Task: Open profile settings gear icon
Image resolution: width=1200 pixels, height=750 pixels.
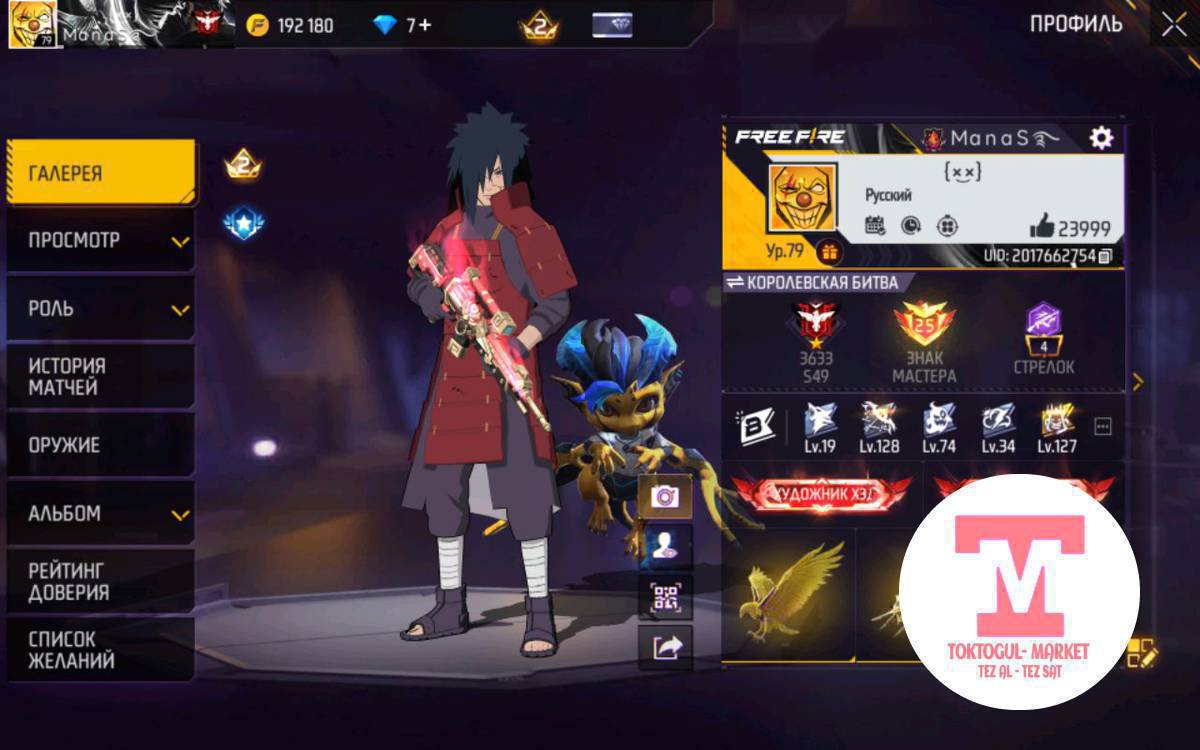Action: click(x=1101, y=138)
